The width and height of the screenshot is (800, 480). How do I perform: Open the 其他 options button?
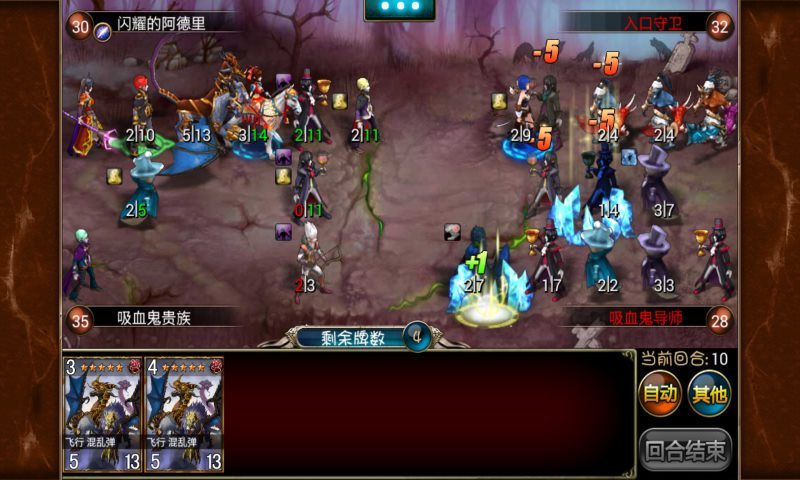pos(709,394)
